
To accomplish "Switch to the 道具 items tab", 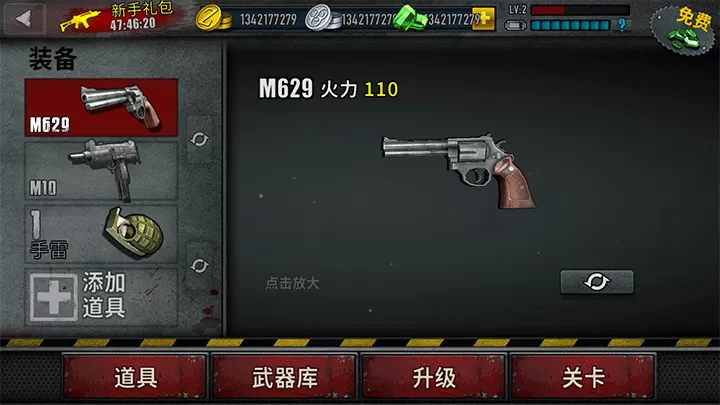I will pyautogui.click(x=135, y=378).
